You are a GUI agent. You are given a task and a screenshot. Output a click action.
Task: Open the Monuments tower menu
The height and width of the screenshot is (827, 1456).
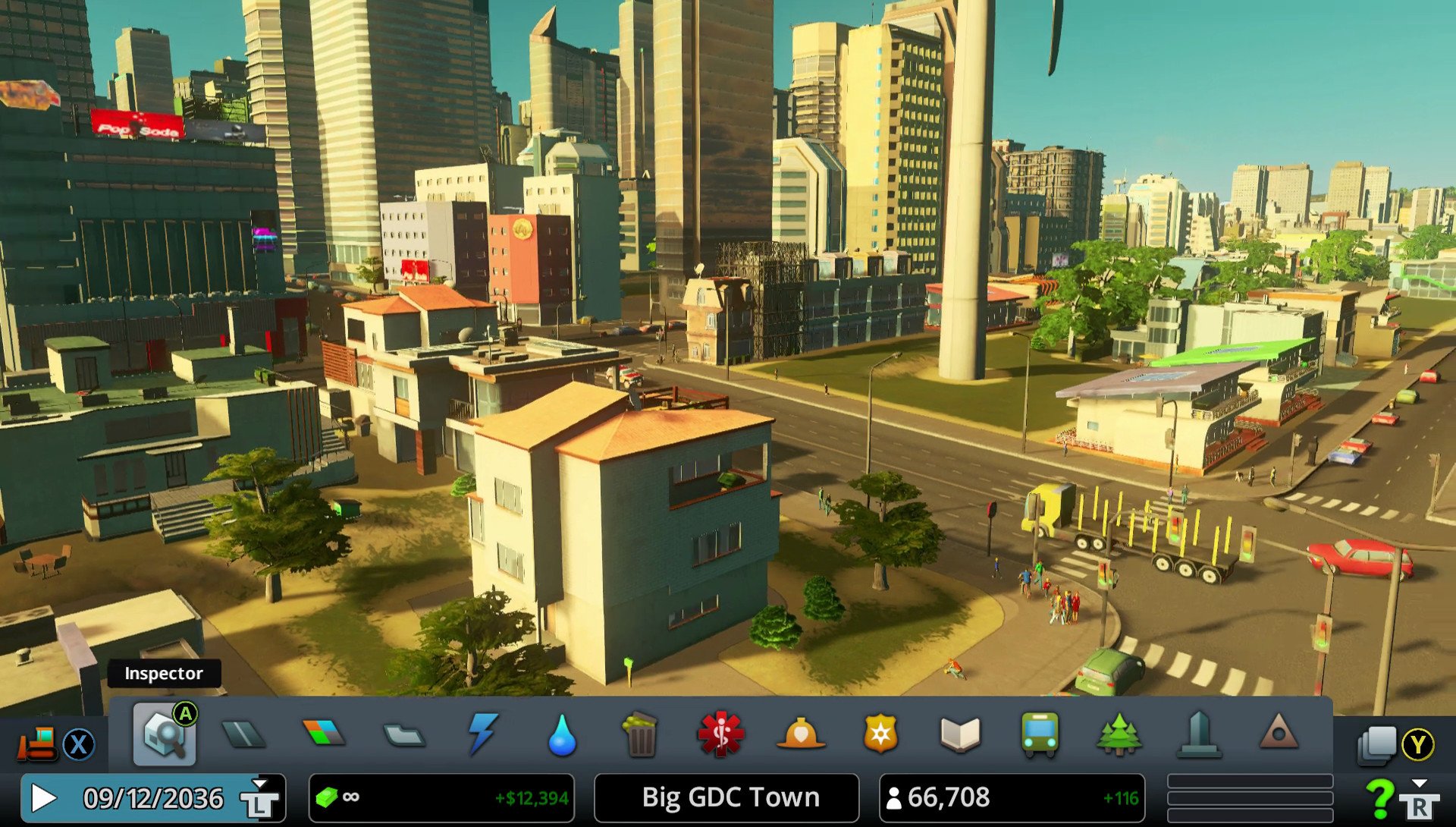[x=1199, y=734]
